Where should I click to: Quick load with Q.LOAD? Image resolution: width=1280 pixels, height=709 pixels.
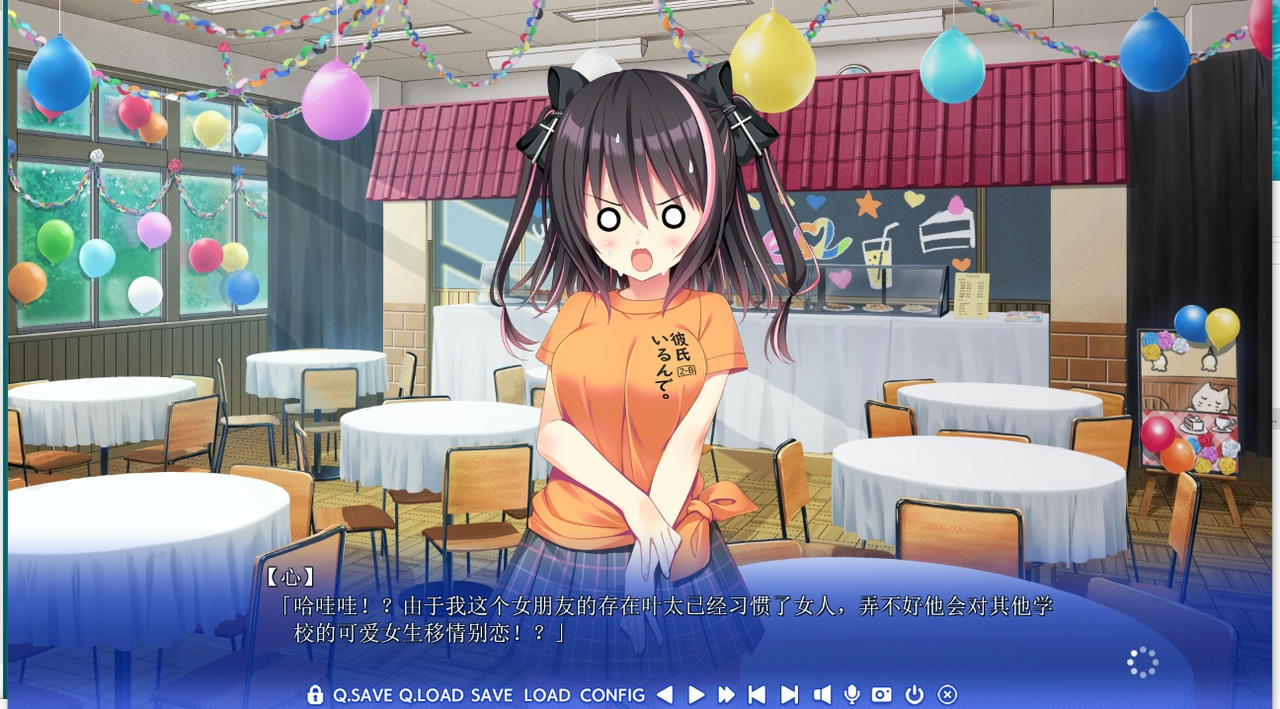click(x=431, y=695)
